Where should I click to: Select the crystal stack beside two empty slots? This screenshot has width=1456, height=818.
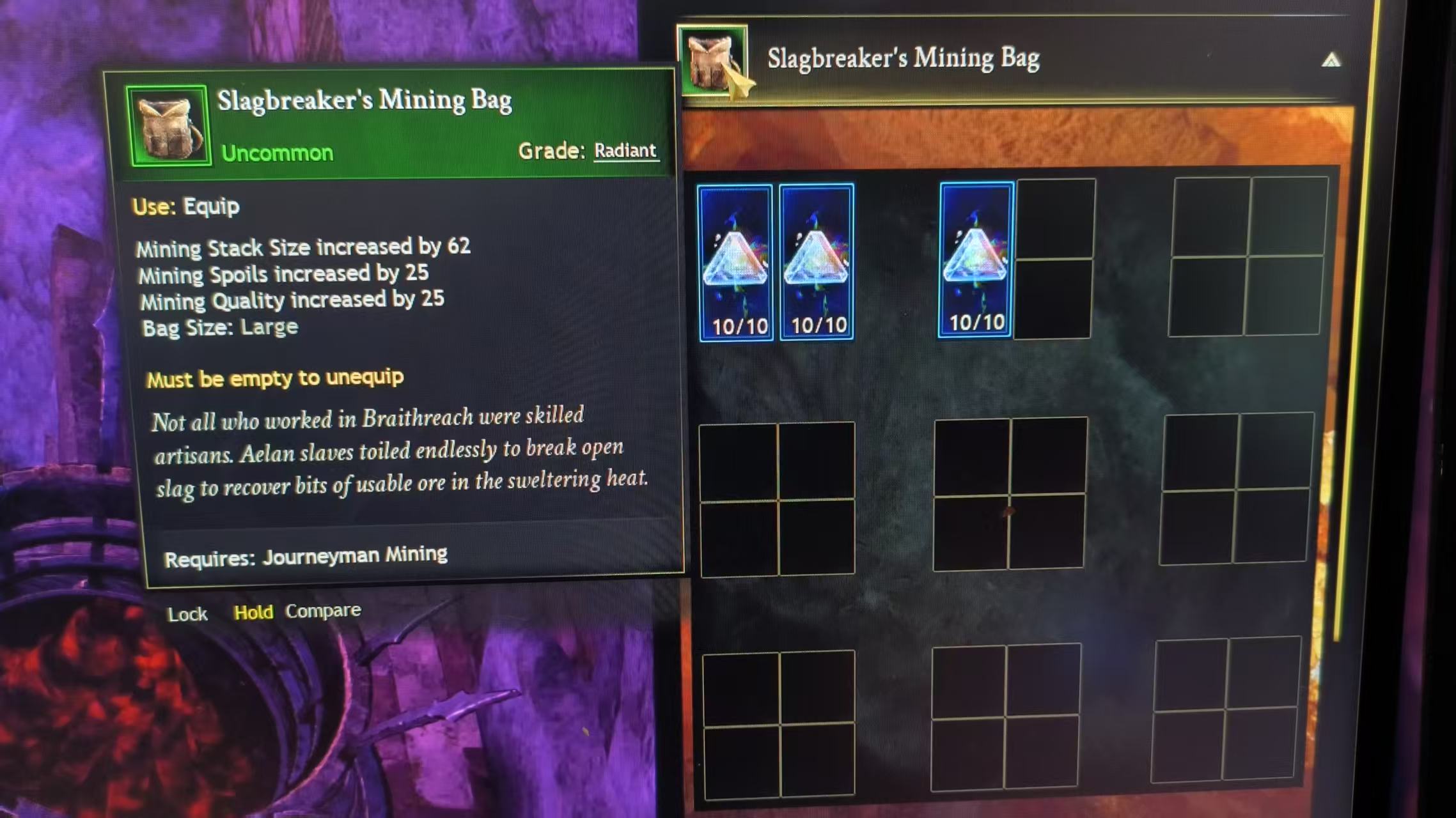pos(976,259)
